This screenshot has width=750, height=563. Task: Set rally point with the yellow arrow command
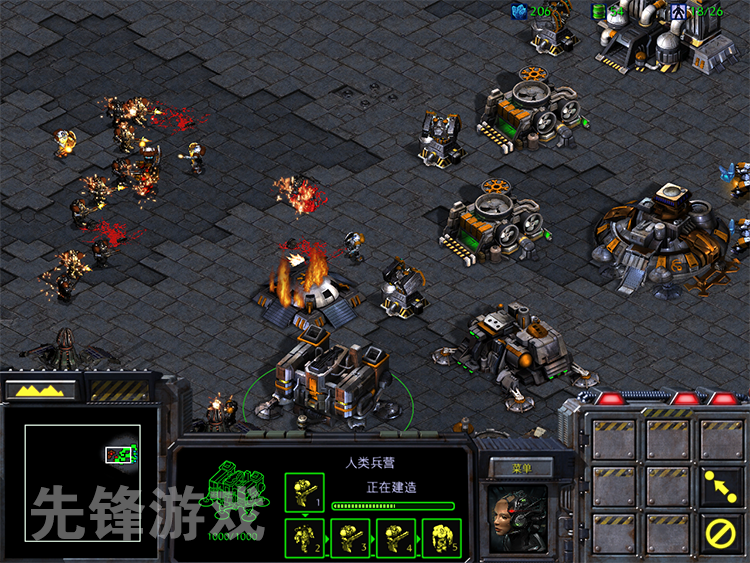(x=720, y=485)
